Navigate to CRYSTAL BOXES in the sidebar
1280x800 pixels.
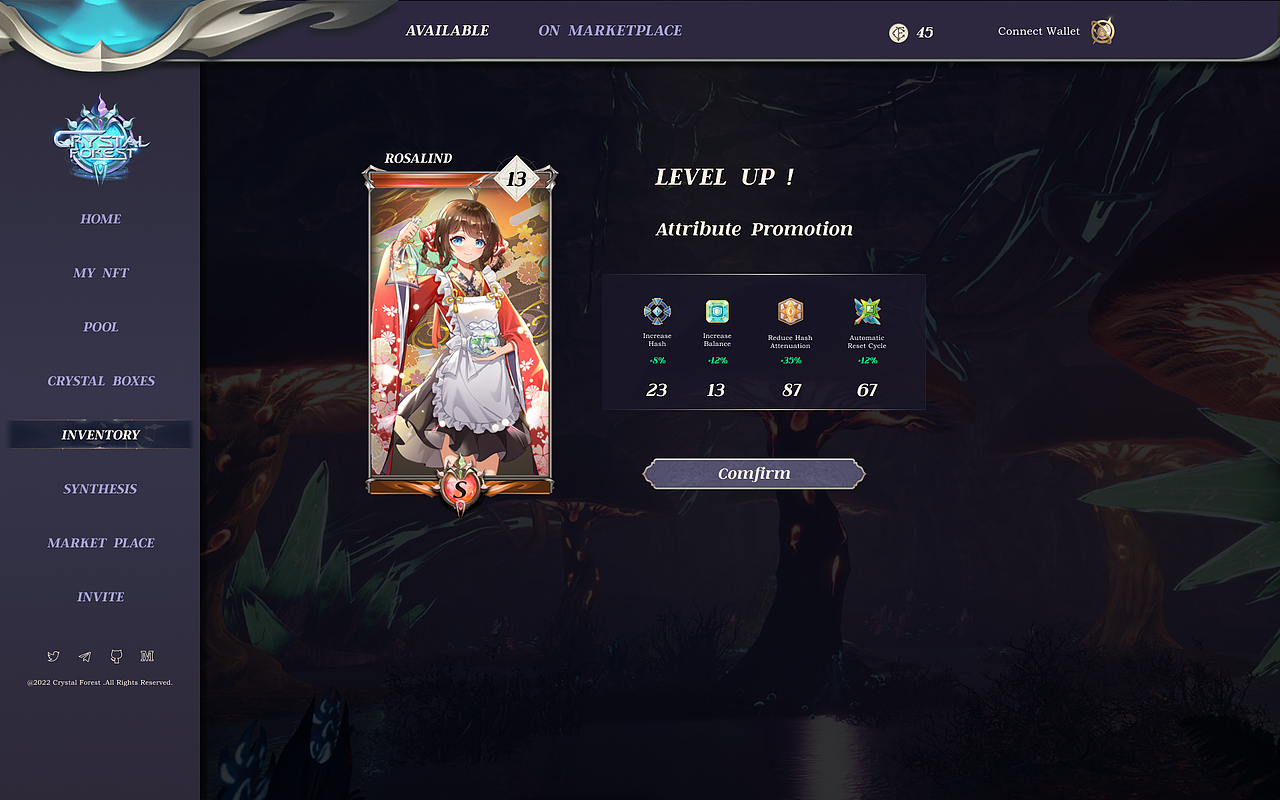point(100,381)
